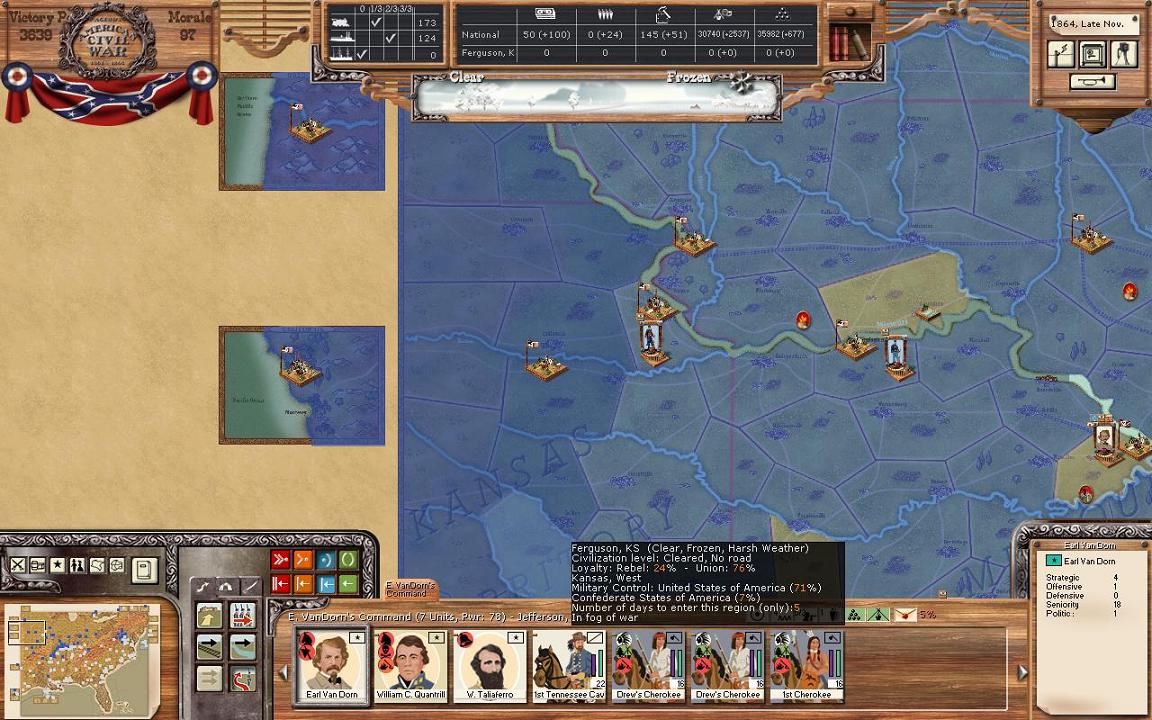The image size is (1152, 720).
Task: Toggle the crossed sabres map filter
Action: pyautogui.click(x=18, y=566)
